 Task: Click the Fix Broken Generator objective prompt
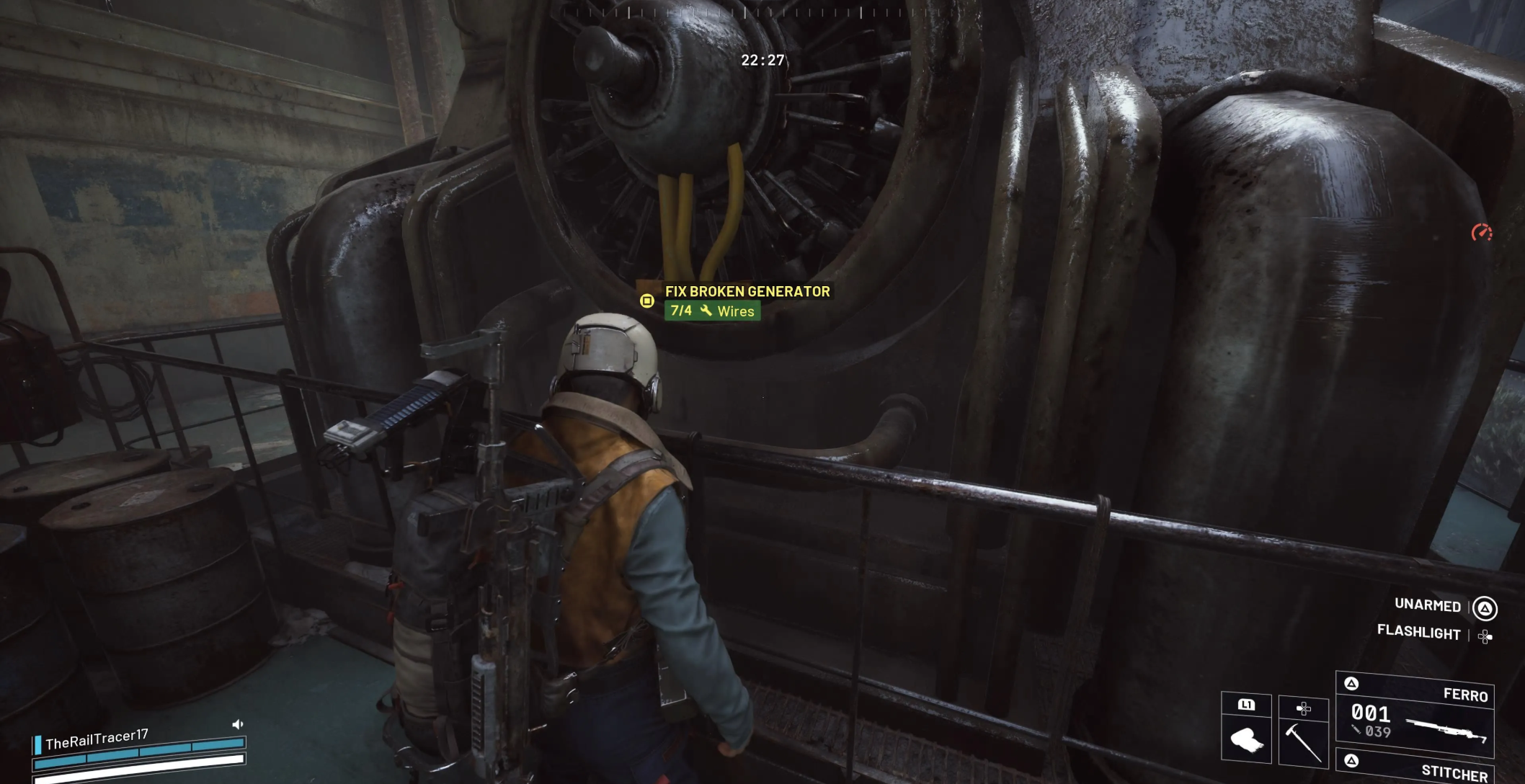click(x=747, y=292)
